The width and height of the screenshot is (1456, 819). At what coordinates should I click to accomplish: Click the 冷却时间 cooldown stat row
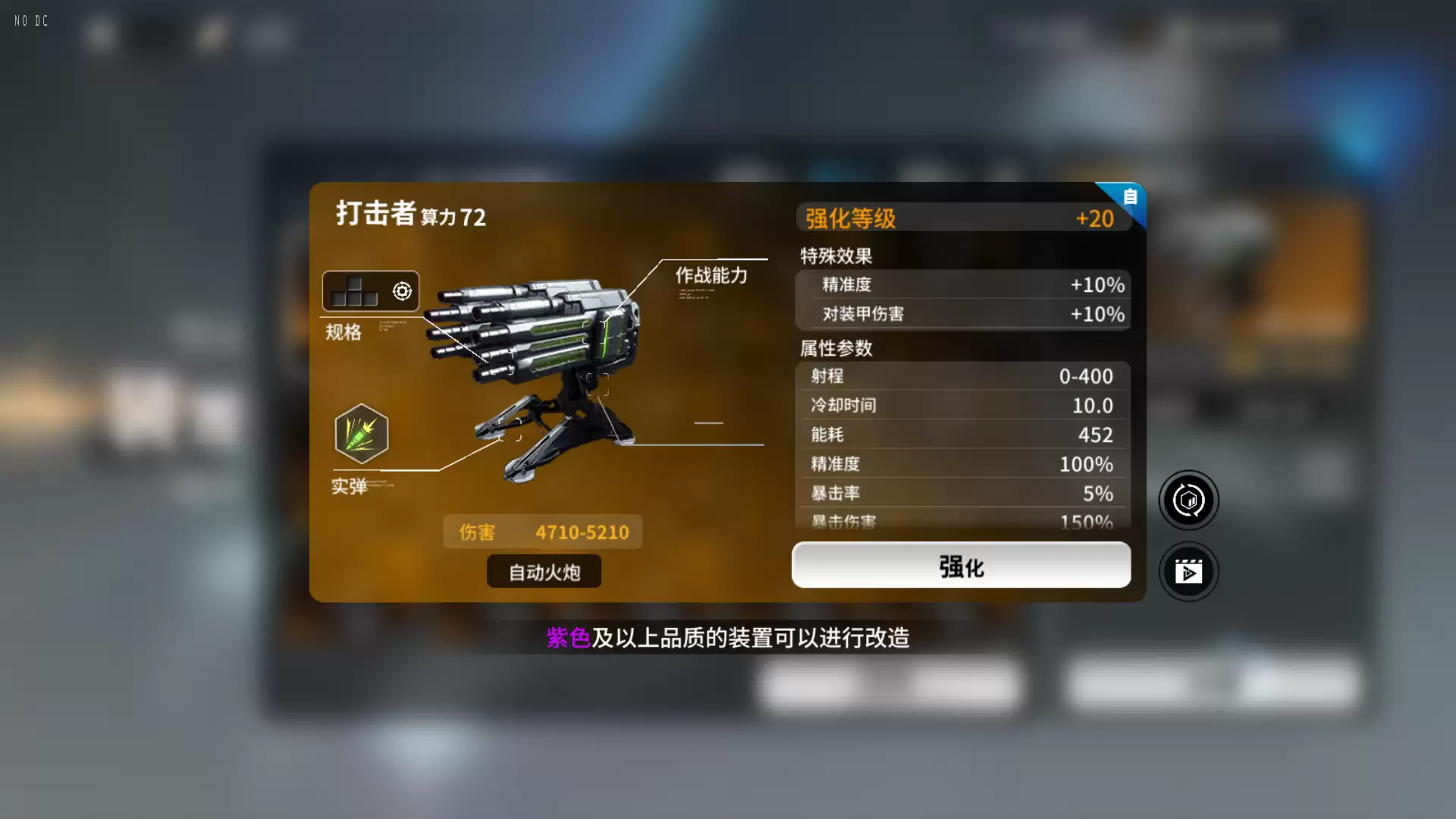(x=961, y=405)
